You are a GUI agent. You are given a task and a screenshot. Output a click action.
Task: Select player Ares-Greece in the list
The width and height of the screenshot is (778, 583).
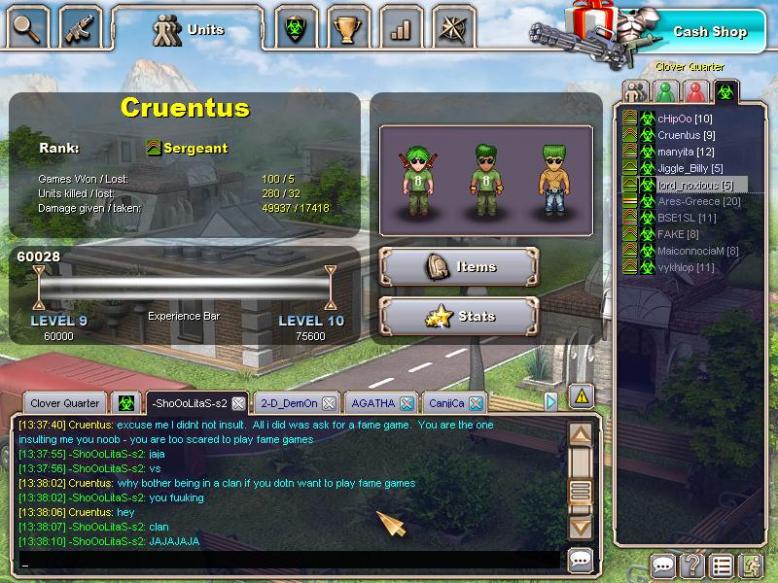698,202
